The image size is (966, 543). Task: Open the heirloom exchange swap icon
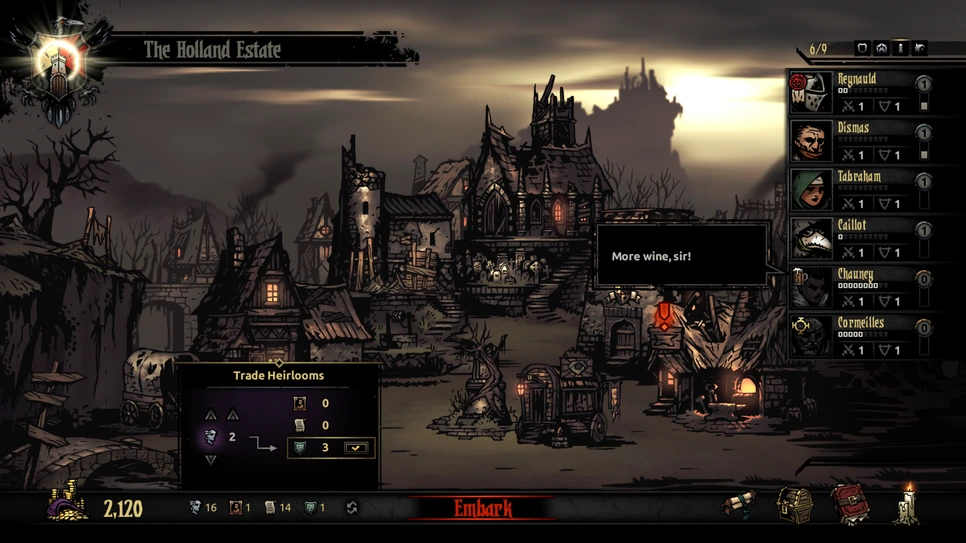(352, 508)
